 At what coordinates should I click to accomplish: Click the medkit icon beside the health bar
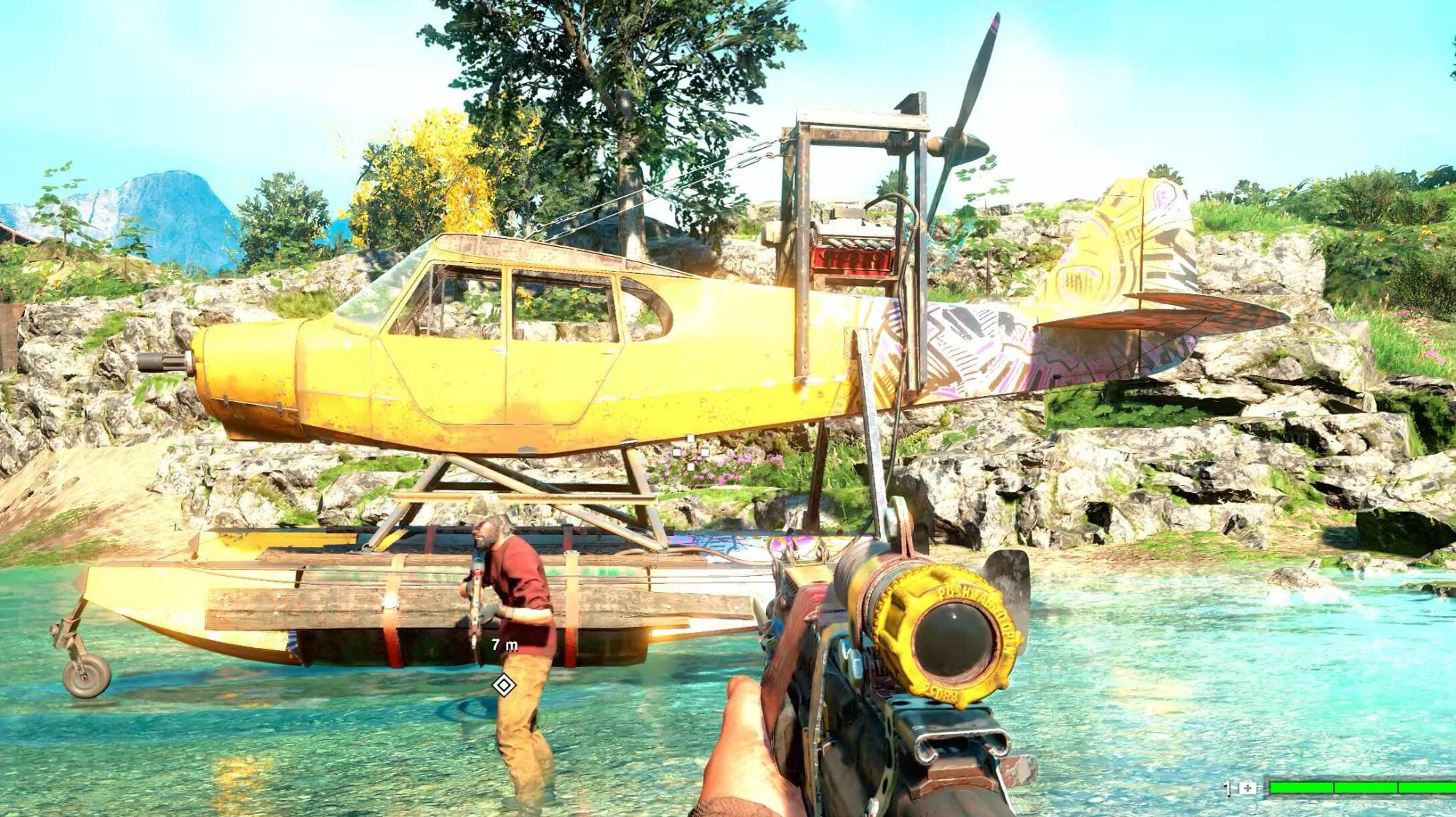pos(1248,788)
